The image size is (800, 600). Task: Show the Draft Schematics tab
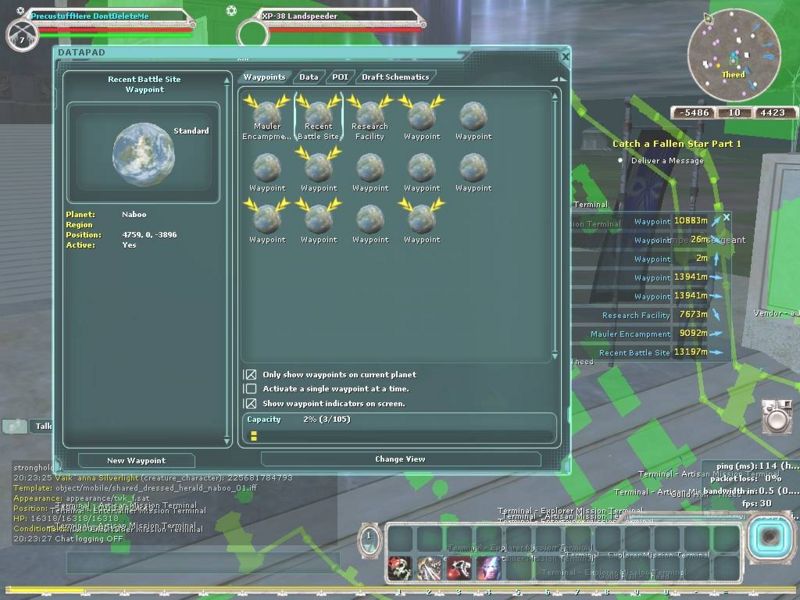coord(395,77)
